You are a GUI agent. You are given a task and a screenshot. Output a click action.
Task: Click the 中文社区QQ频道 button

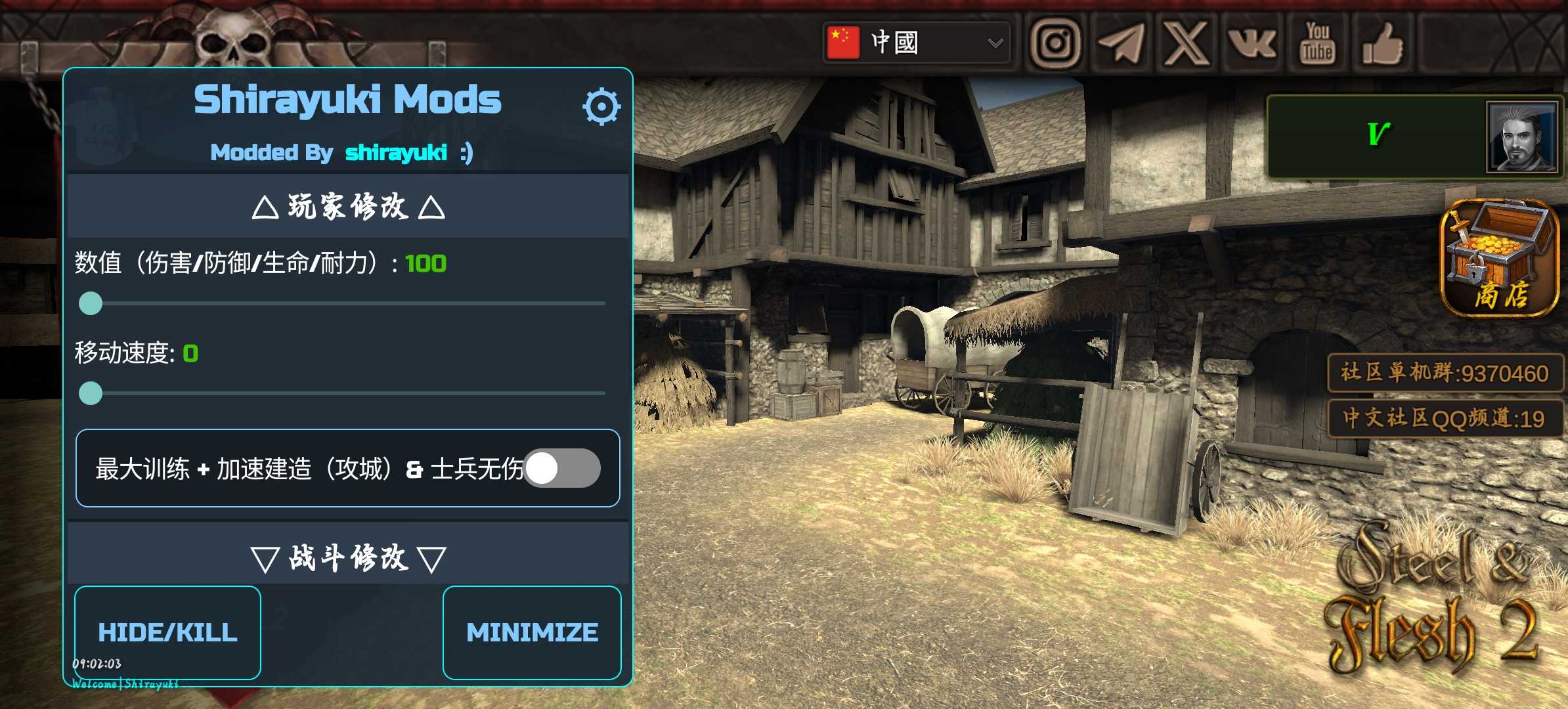(1445, 418)
